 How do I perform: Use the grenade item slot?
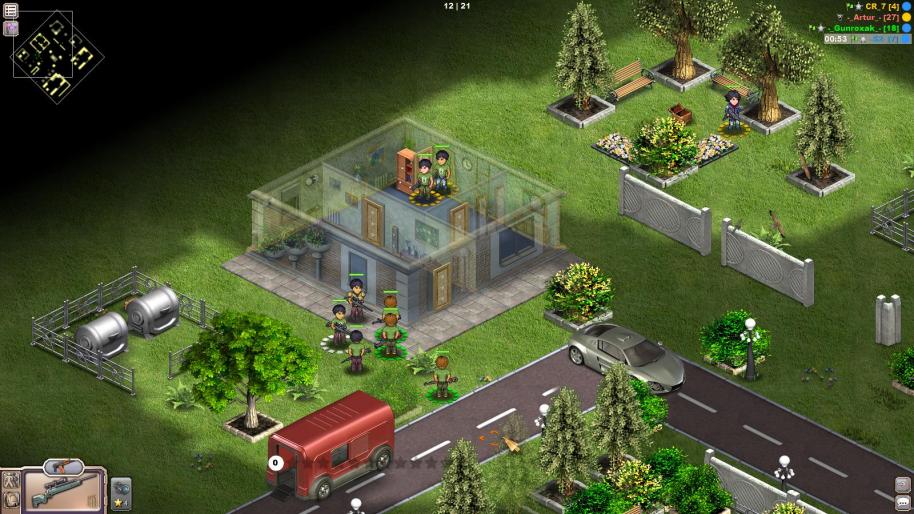120,485
